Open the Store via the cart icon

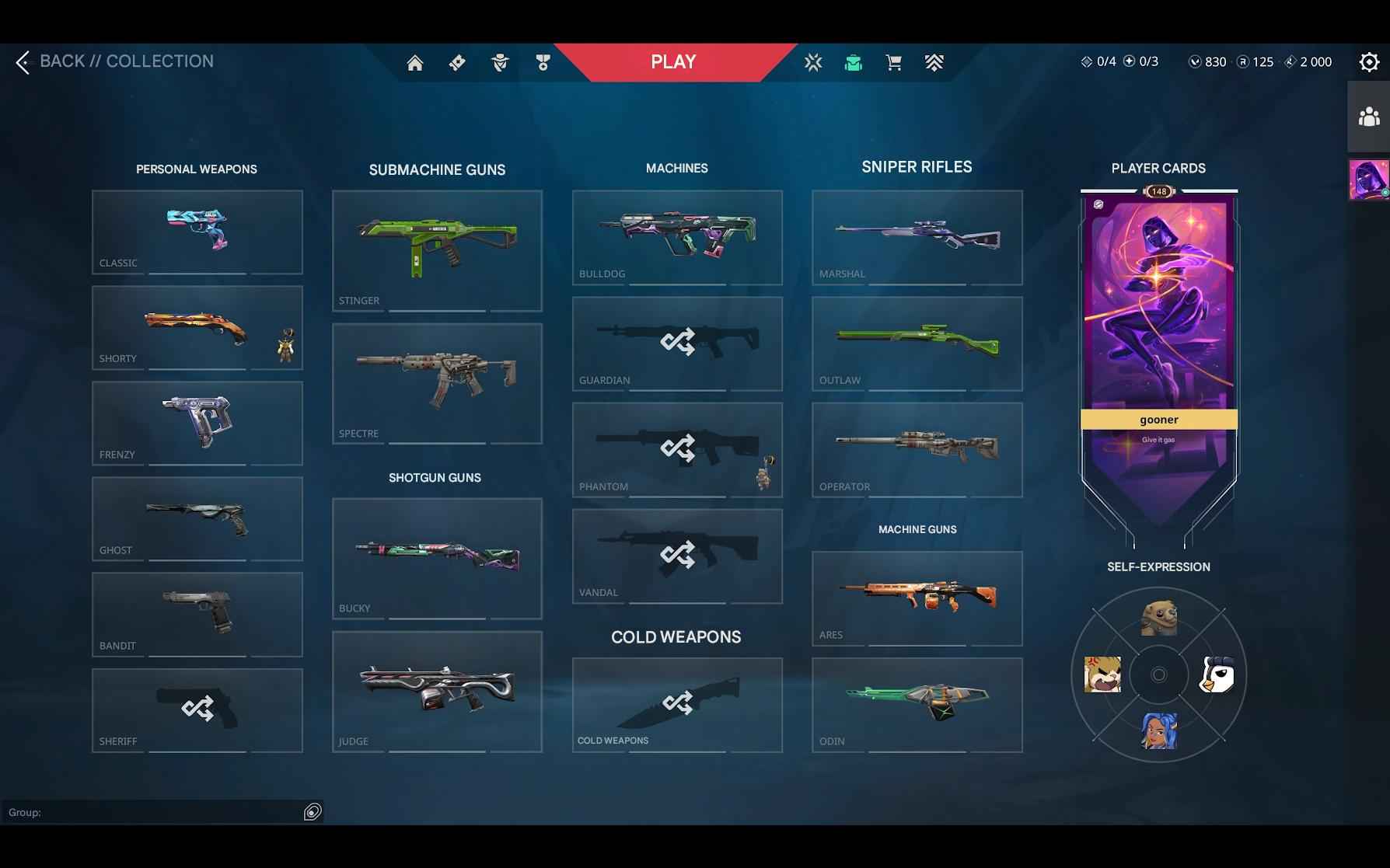(x=894, y=62)
